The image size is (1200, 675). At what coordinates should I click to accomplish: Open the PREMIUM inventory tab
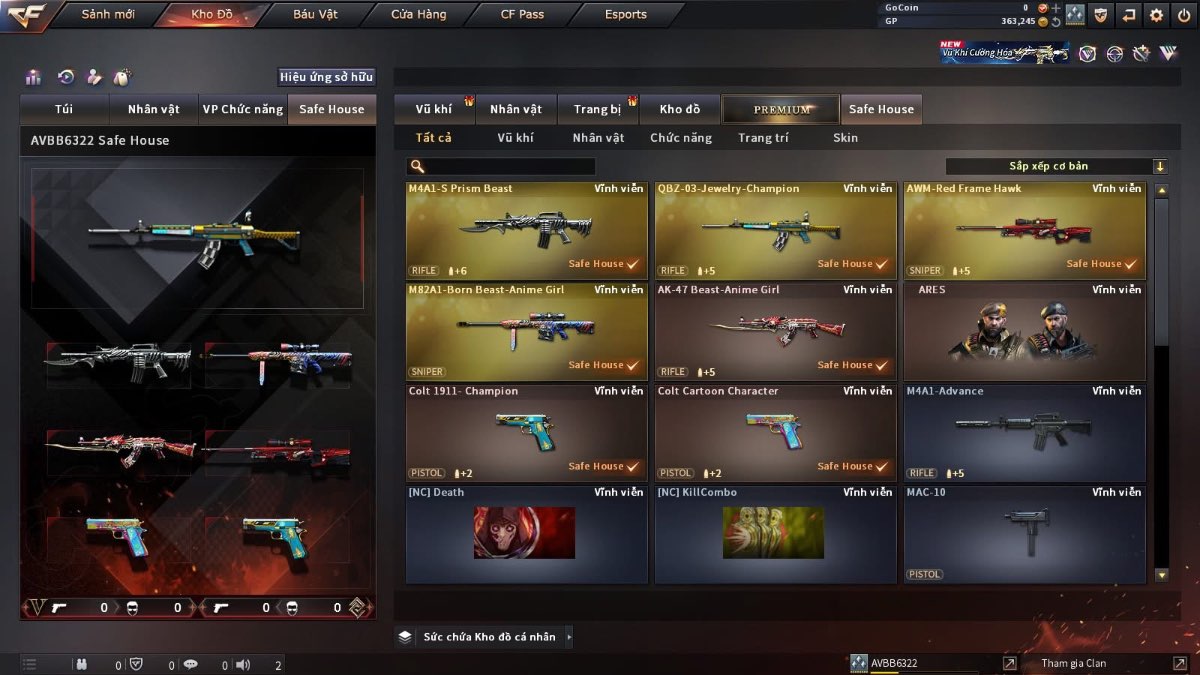(782, 109)
